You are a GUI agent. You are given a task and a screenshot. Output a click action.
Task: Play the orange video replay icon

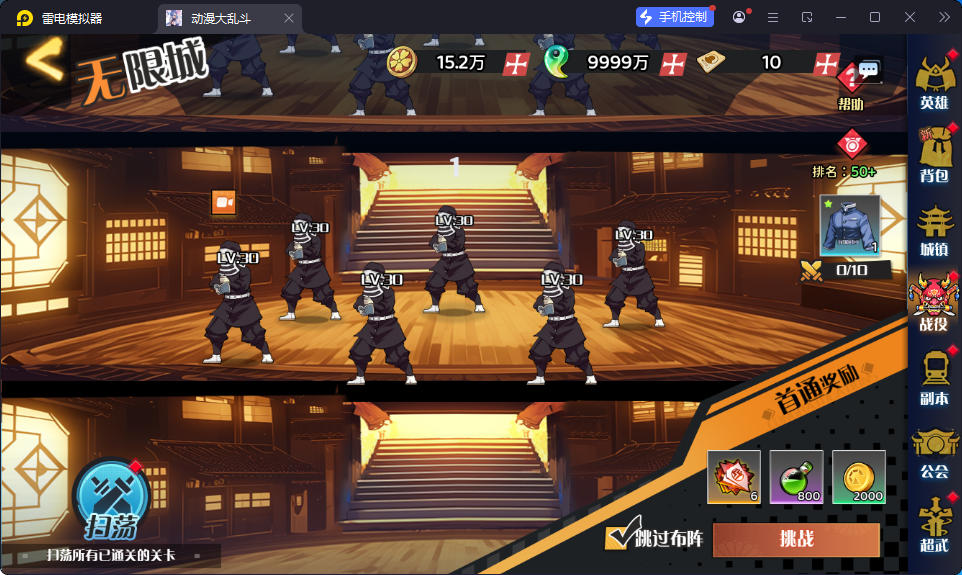[x=223, y=202]
